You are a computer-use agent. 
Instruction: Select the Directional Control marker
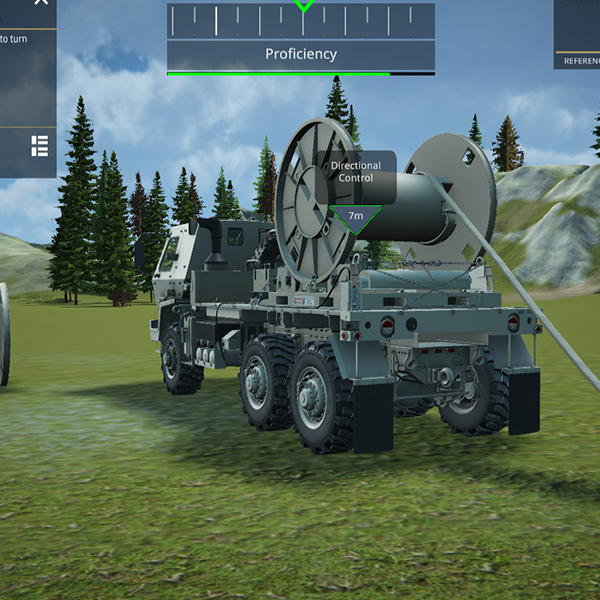[356, 216]
